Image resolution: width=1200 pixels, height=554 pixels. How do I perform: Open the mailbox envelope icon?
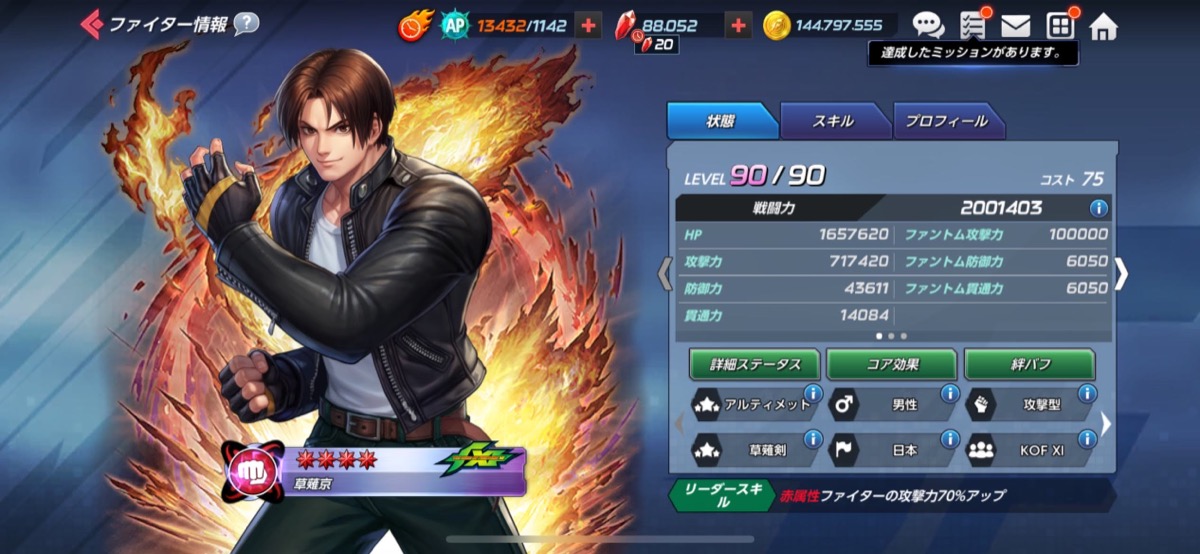point(1016,25)
